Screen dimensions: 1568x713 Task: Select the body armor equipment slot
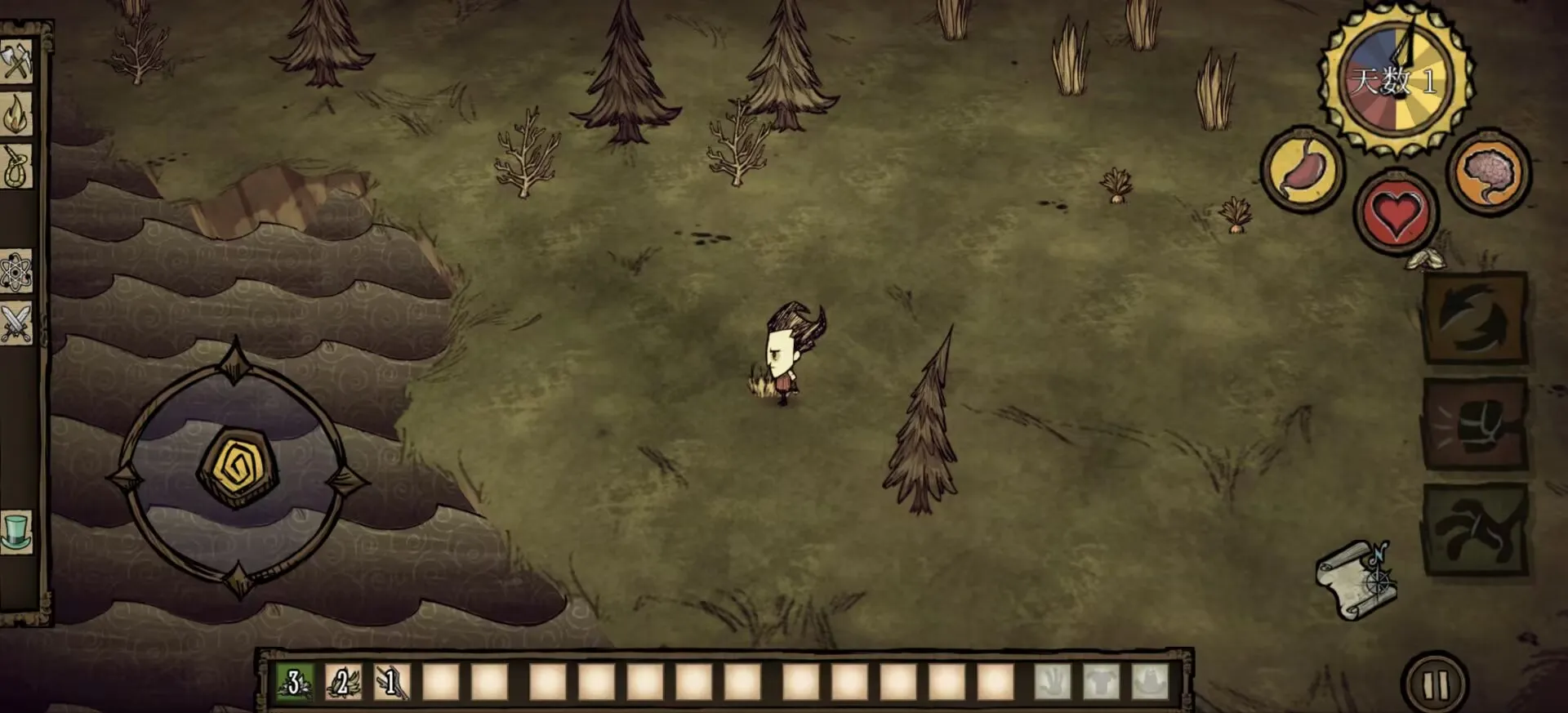1101,682
